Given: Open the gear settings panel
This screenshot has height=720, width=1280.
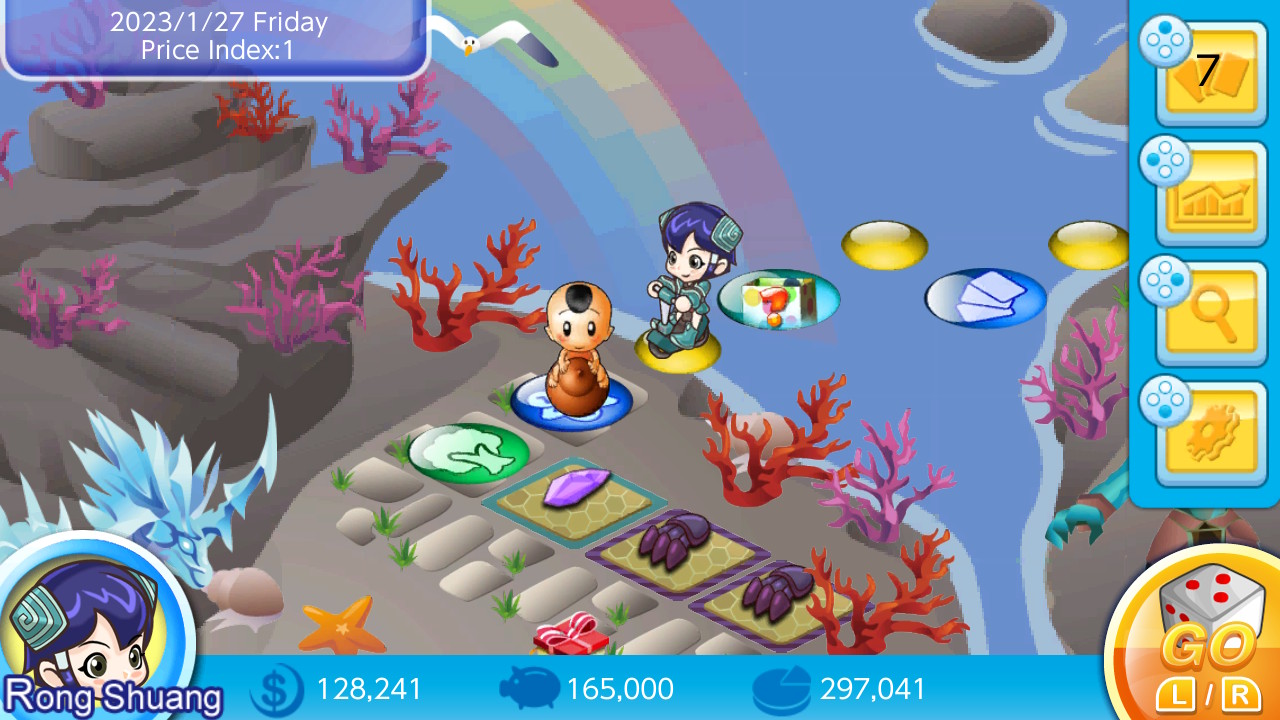Looking at the screenshot, I should [1210, 435].
